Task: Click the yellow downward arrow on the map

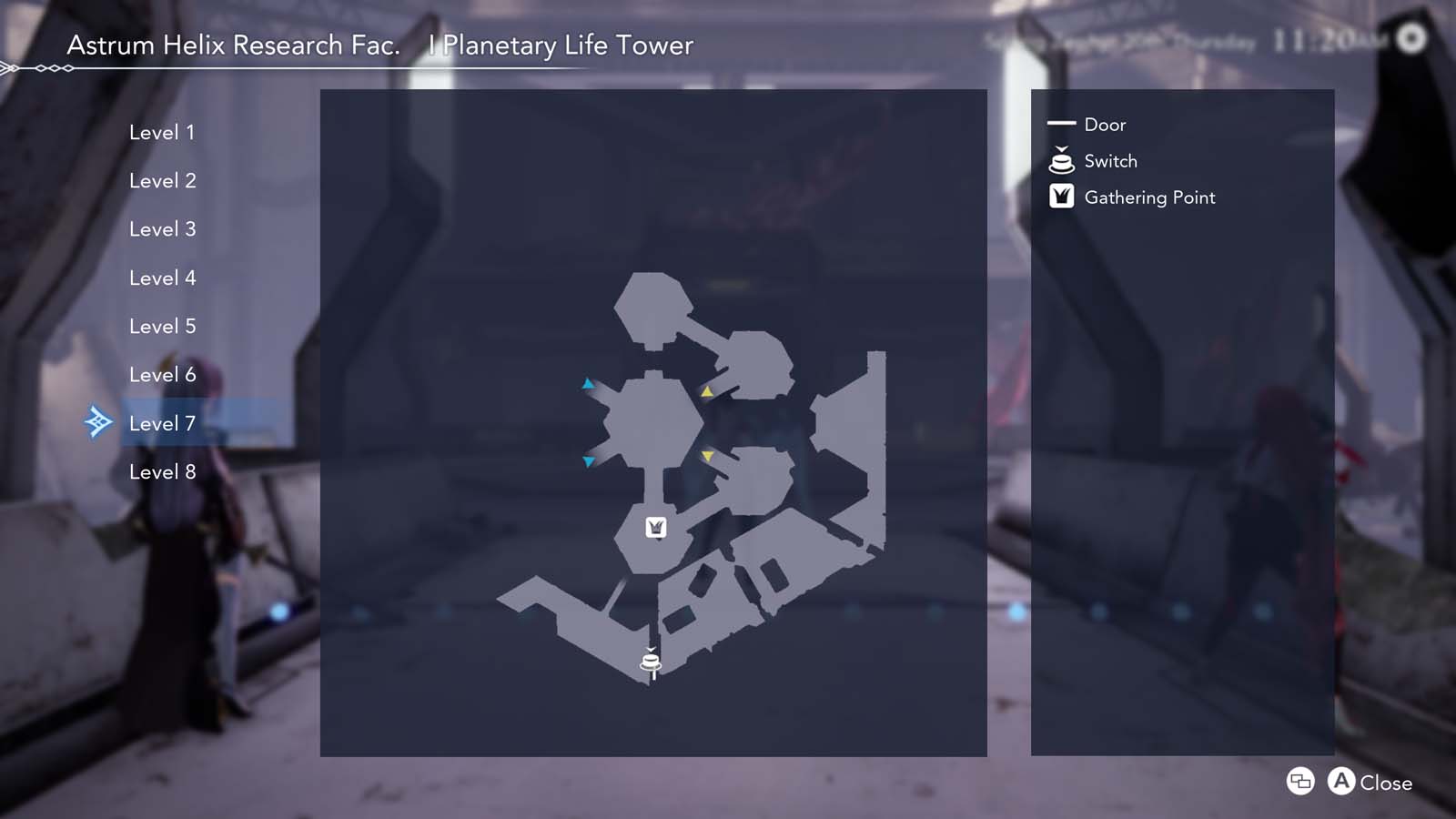Action: click(x=706, y=455)
